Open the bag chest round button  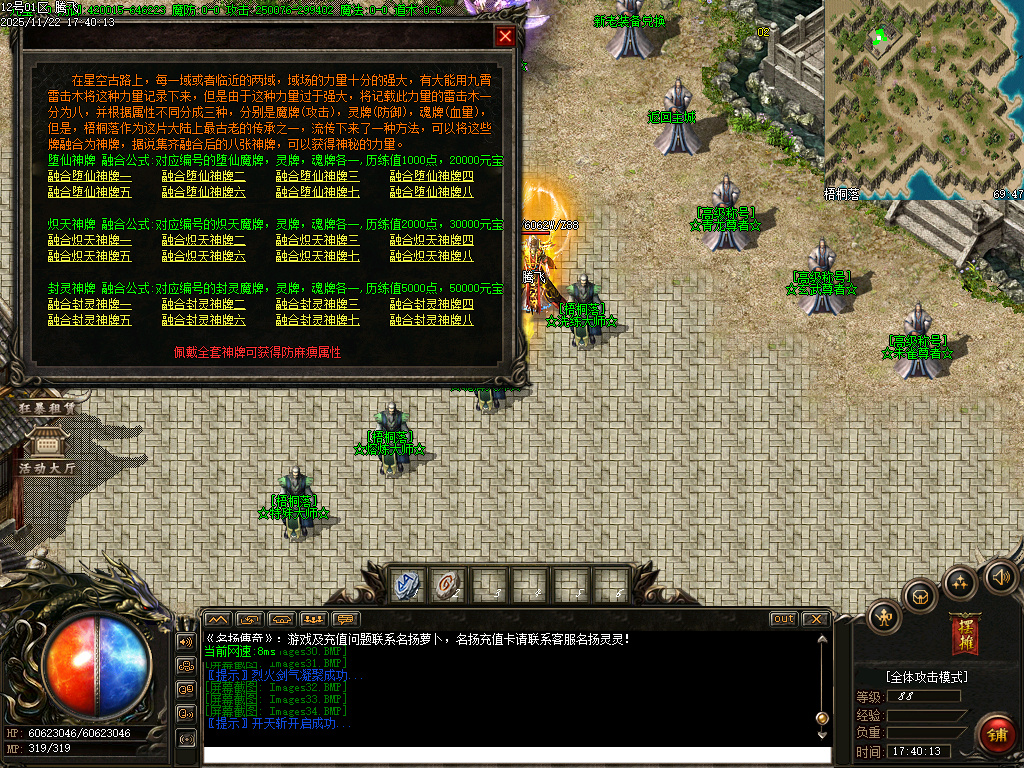920,596
